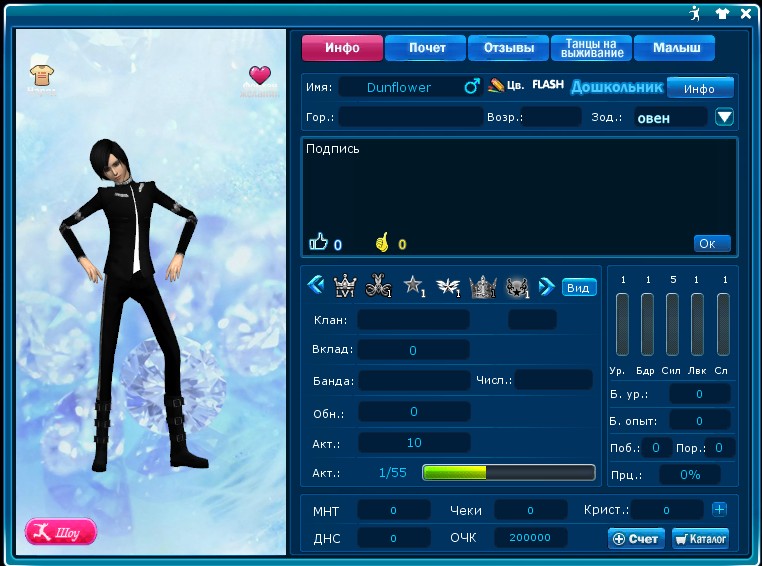The height and width of the screenshot is (566, 762).
Task: Click the Вид button
Action: tap(579, 287)
